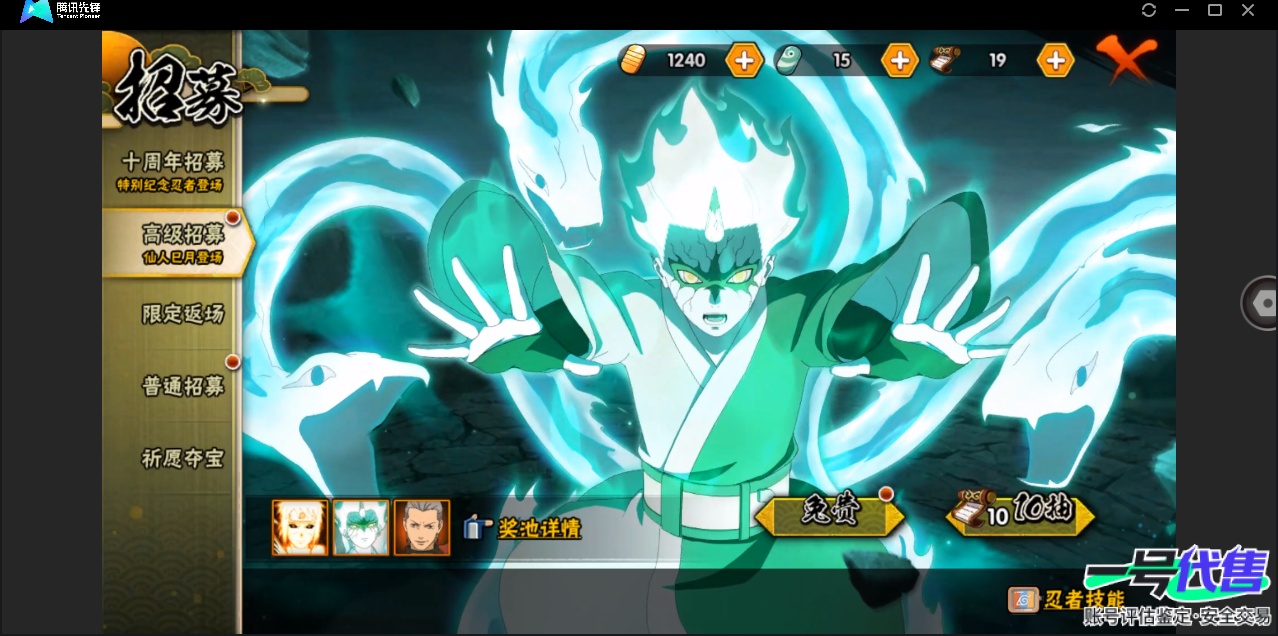Do the 10抽 ten-pull recruit
Image resolution: width=1278 pixels, height=636 pixels.
click(1020, 515)
